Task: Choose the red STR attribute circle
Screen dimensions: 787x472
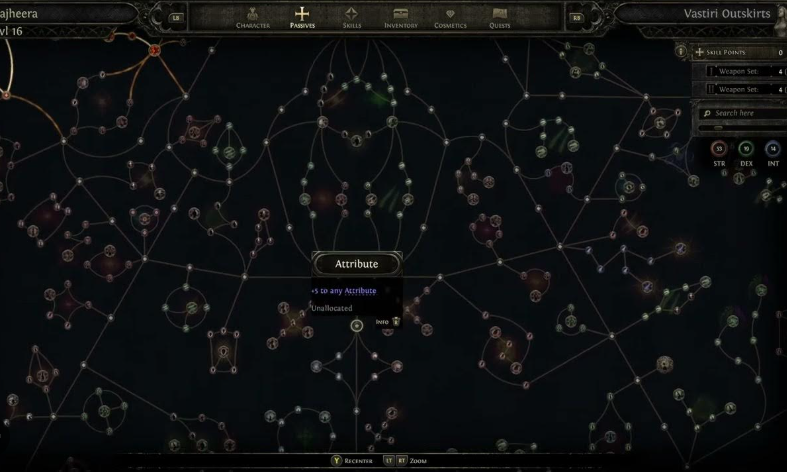Action: click(718, 150)
